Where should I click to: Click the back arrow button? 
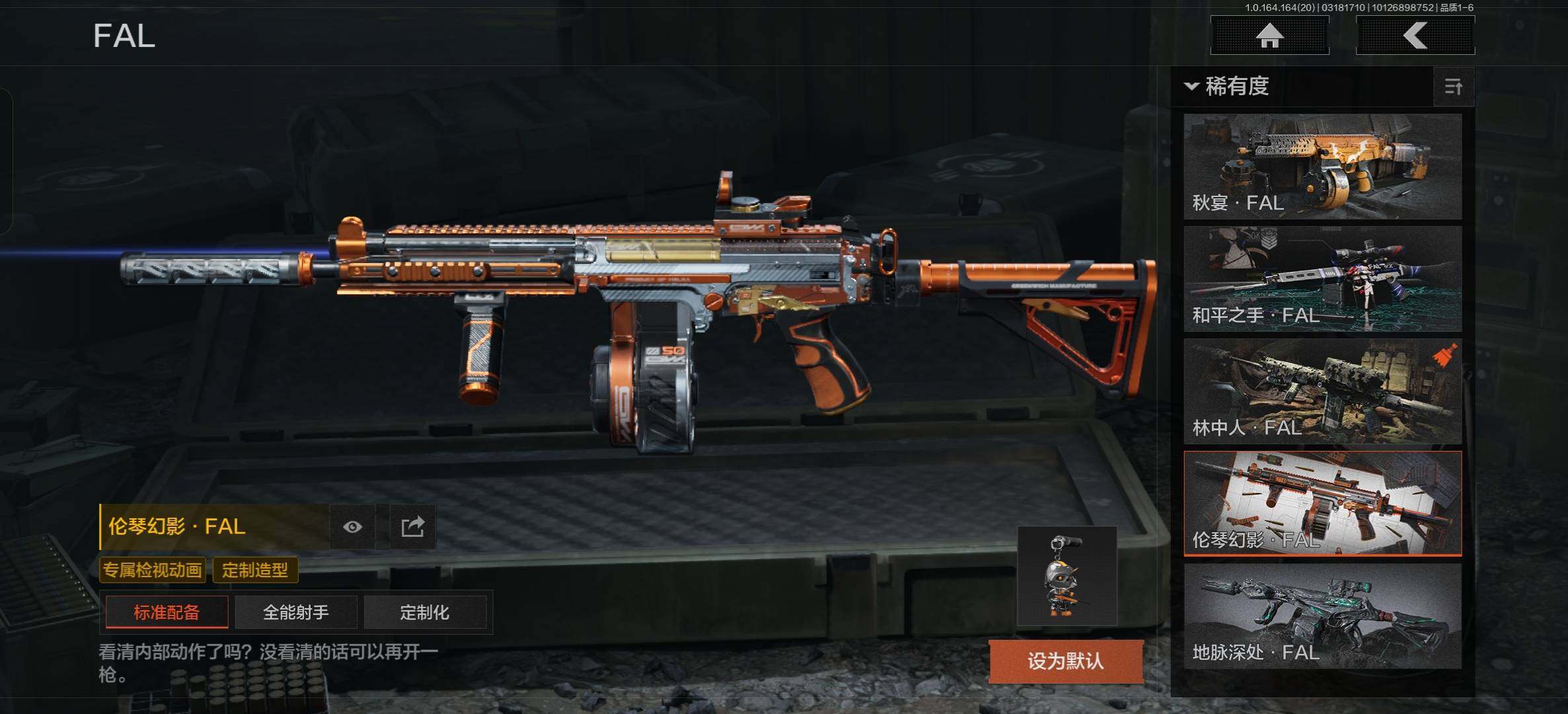coord(1415,36)
